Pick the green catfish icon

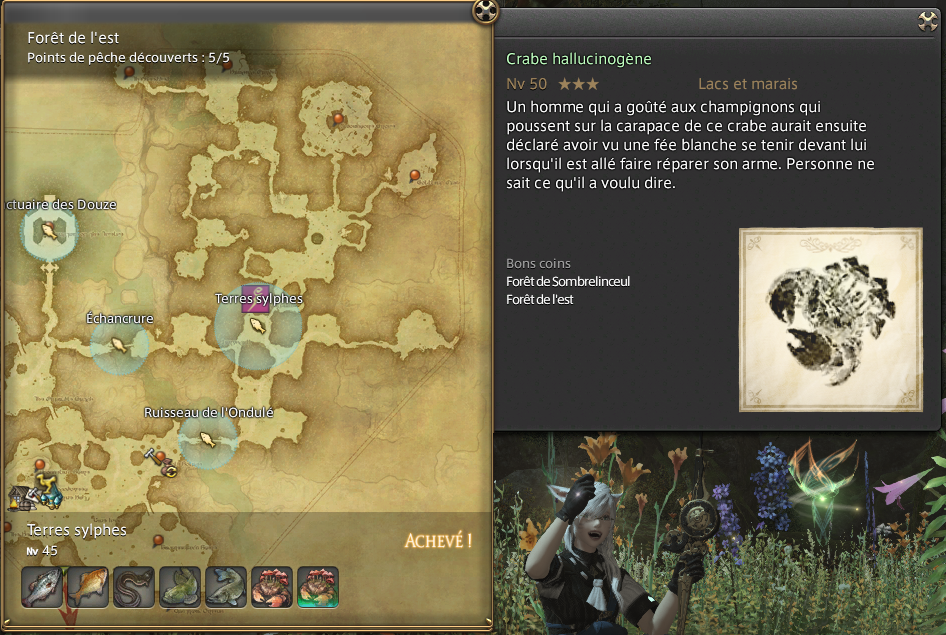tap(179, 587)
